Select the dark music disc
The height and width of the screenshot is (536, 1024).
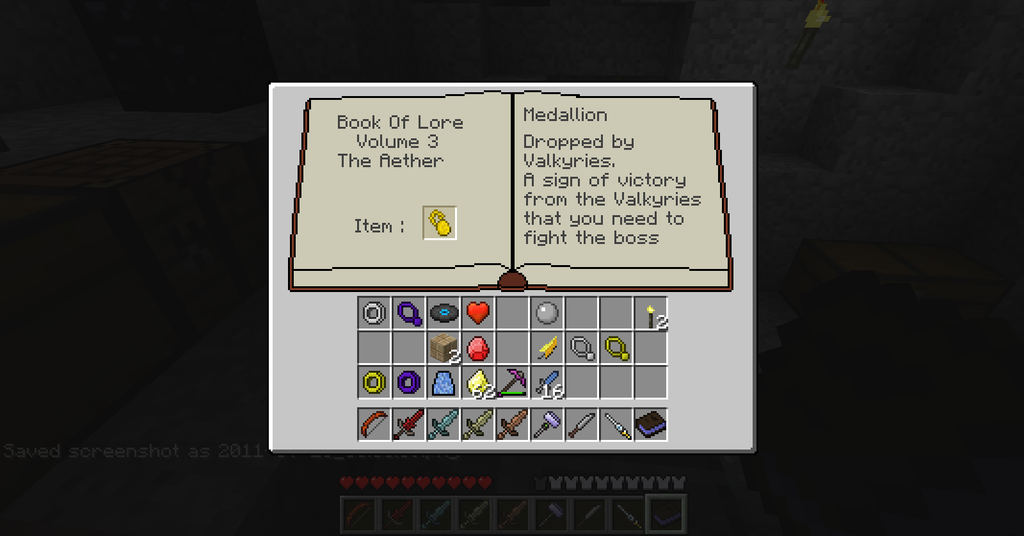click(x=443, y=314)
